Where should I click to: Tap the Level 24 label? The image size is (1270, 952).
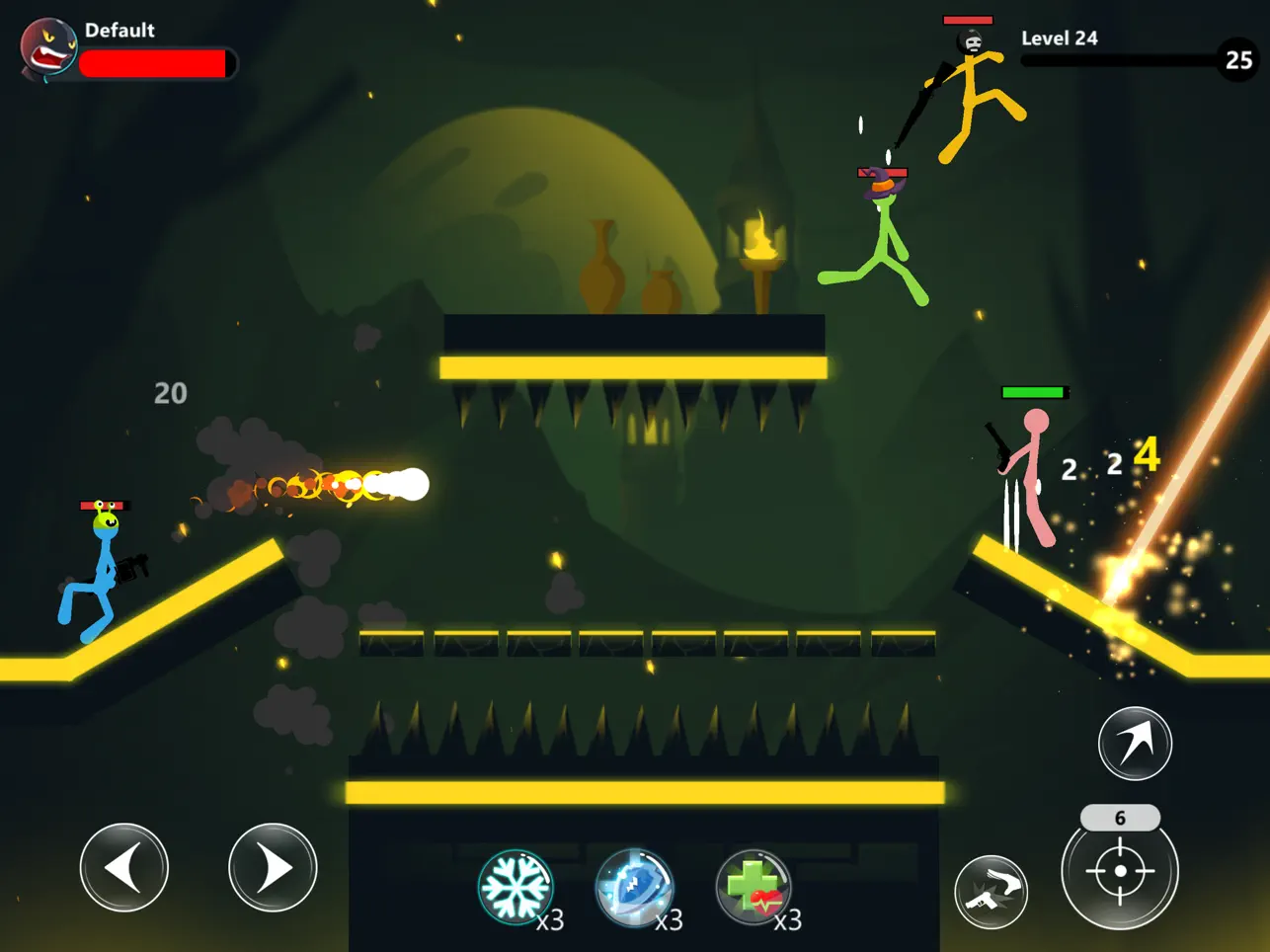[1060, 38]
